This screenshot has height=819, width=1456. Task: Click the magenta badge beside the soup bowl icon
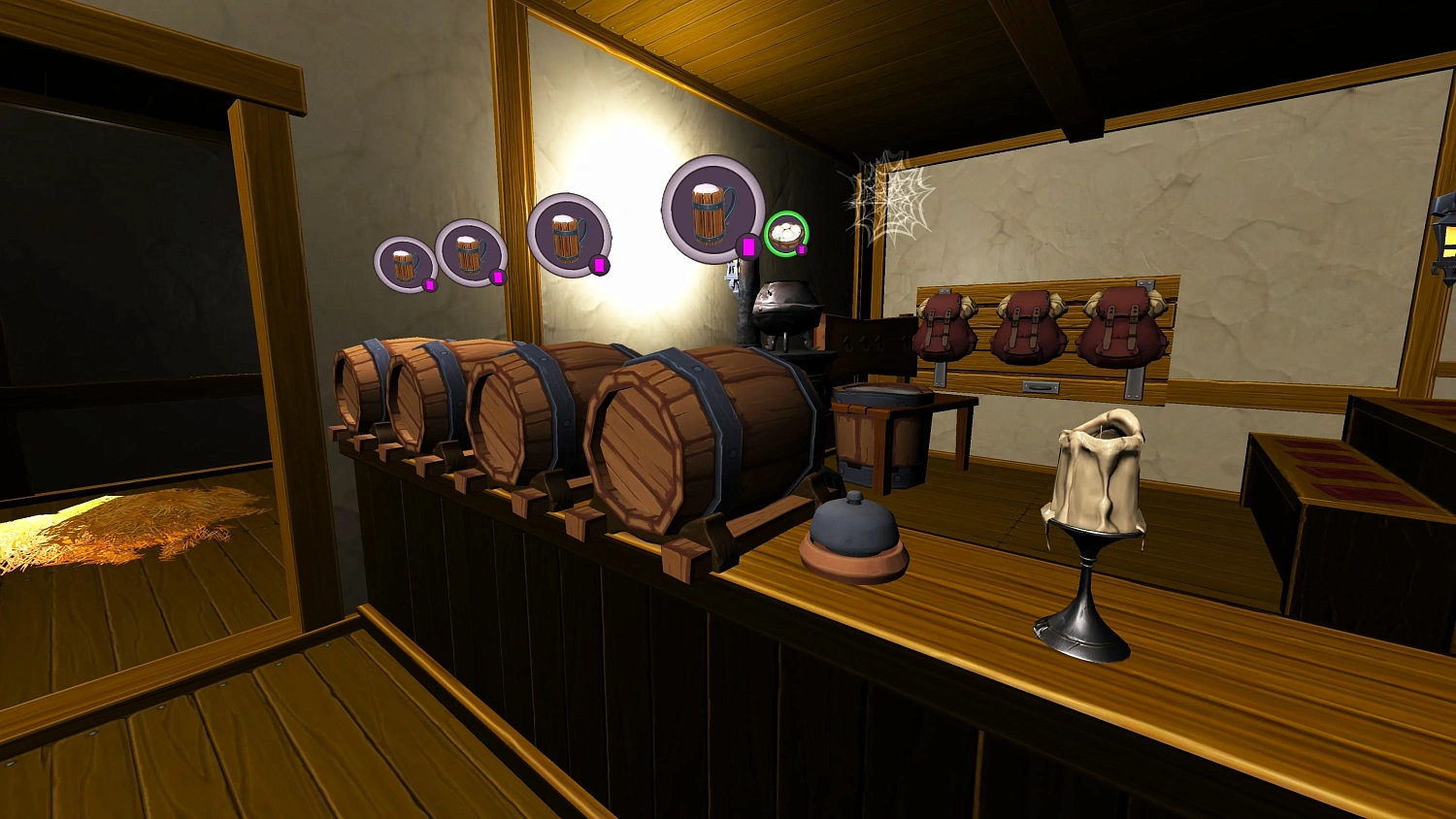[x=804, y=250]
